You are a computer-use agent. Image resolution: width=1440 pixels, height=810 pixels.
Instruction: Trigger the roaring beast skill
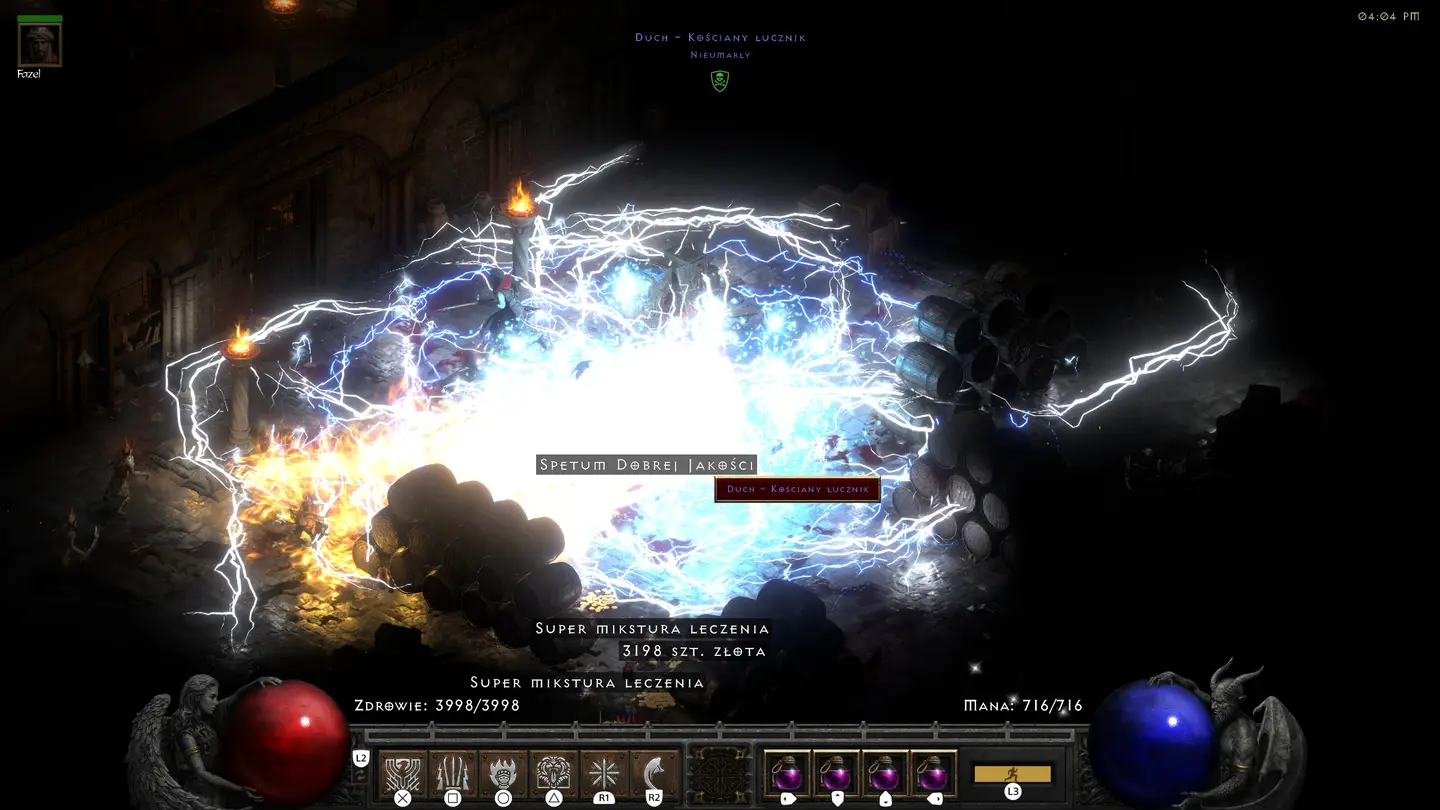[x=553, y=773]
